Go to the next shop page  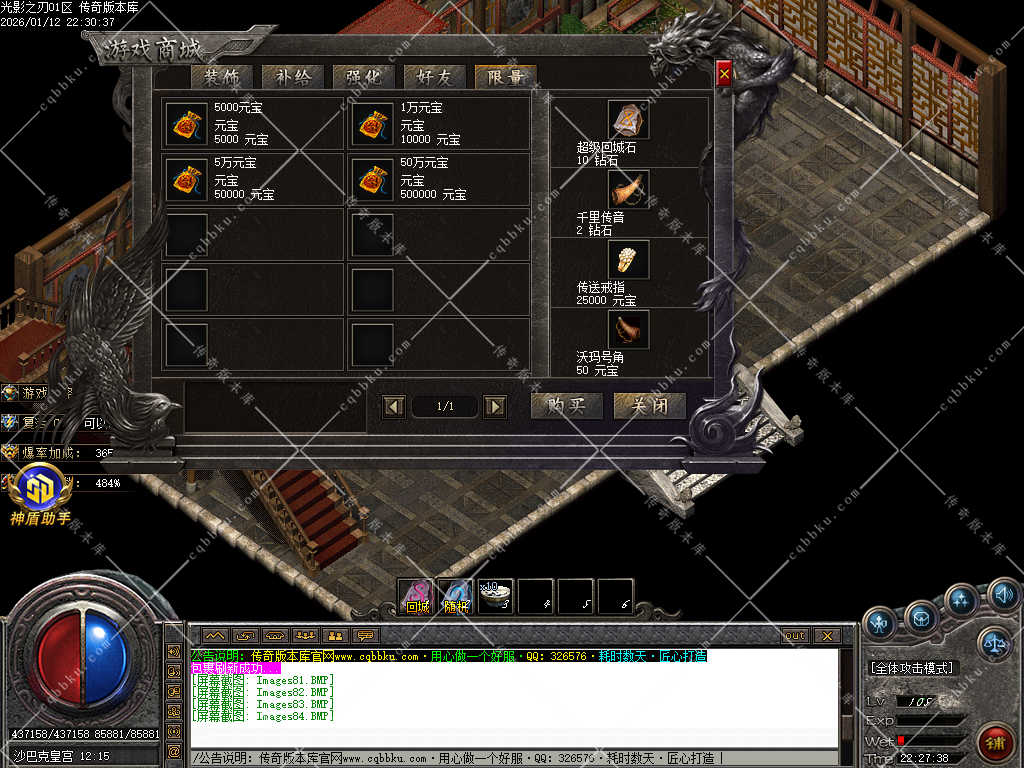coord(494,406)
